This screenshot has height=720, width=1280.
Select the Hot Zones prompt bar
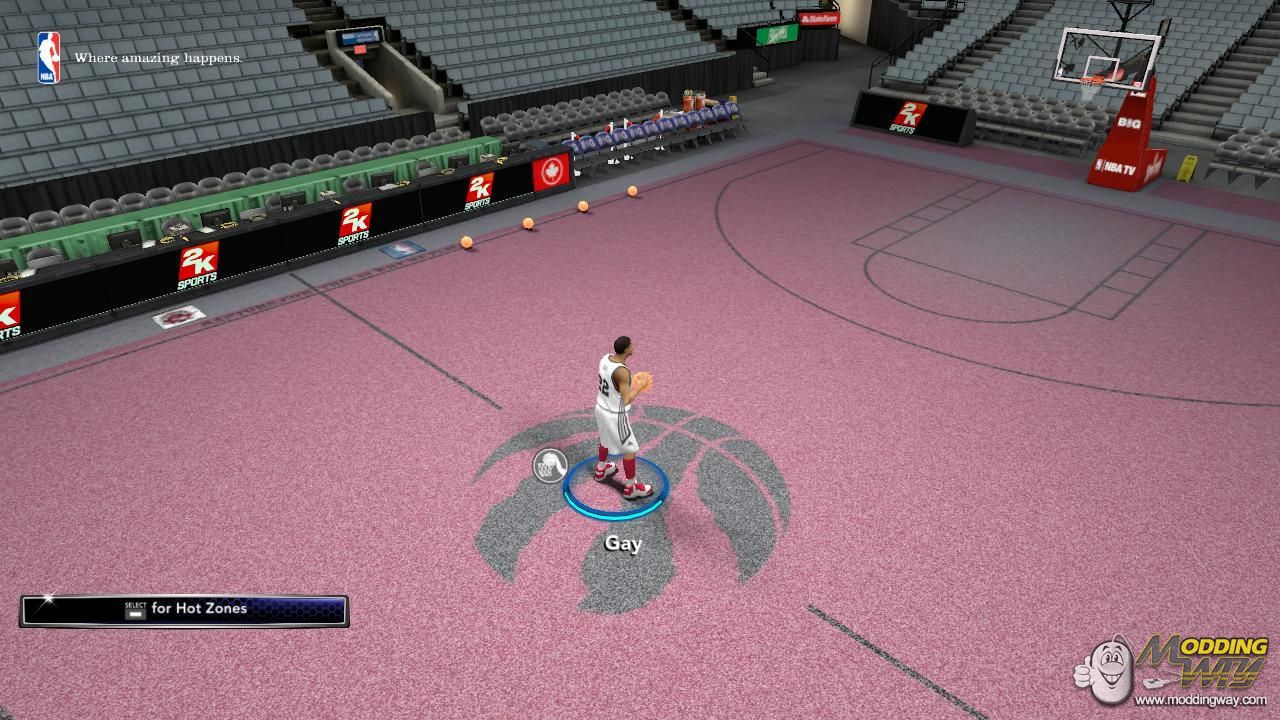point(185,610)
